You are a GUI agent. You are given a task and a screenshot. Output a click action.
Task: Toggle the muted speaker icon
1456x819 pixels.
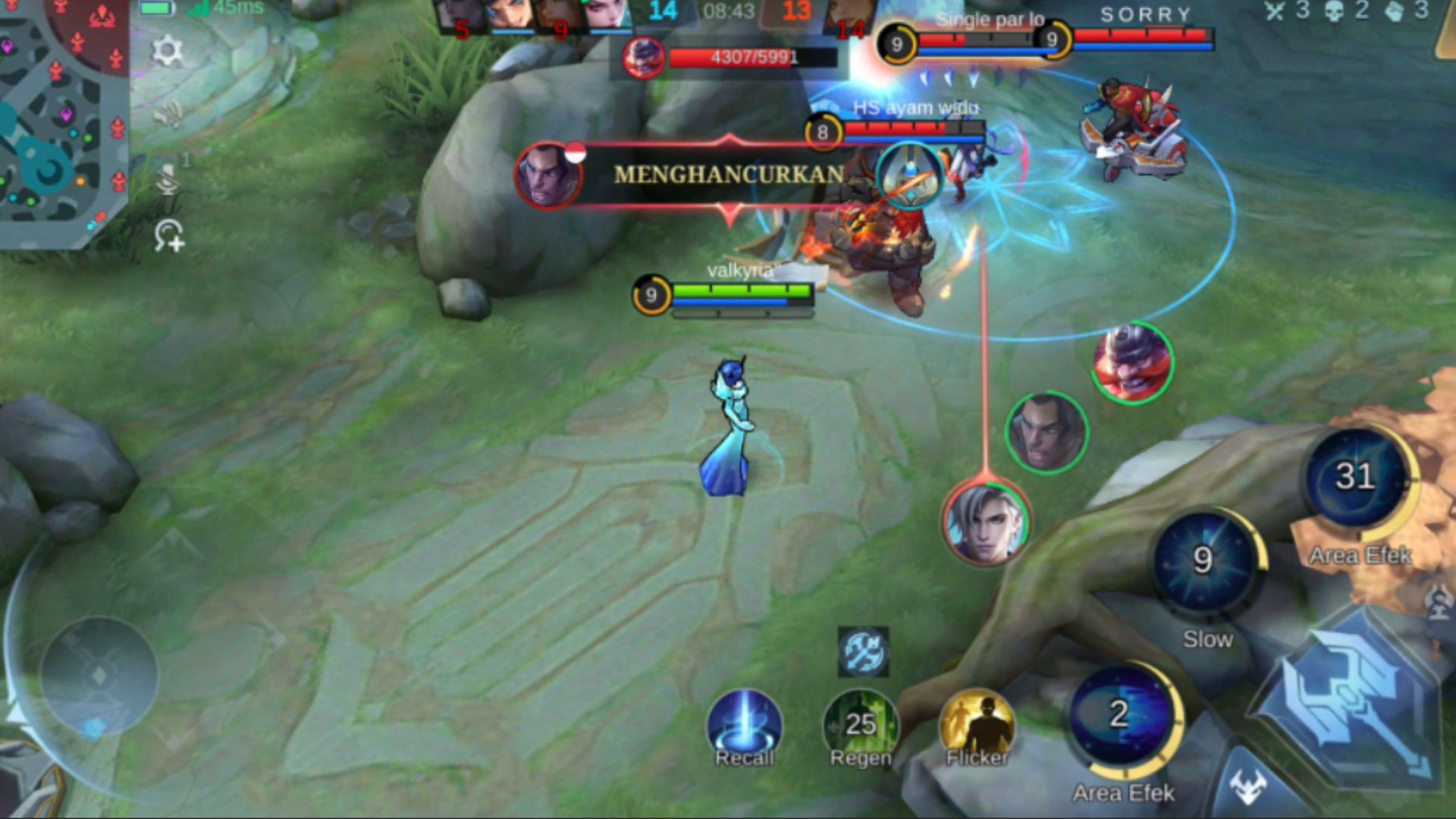tap(168, 114)
